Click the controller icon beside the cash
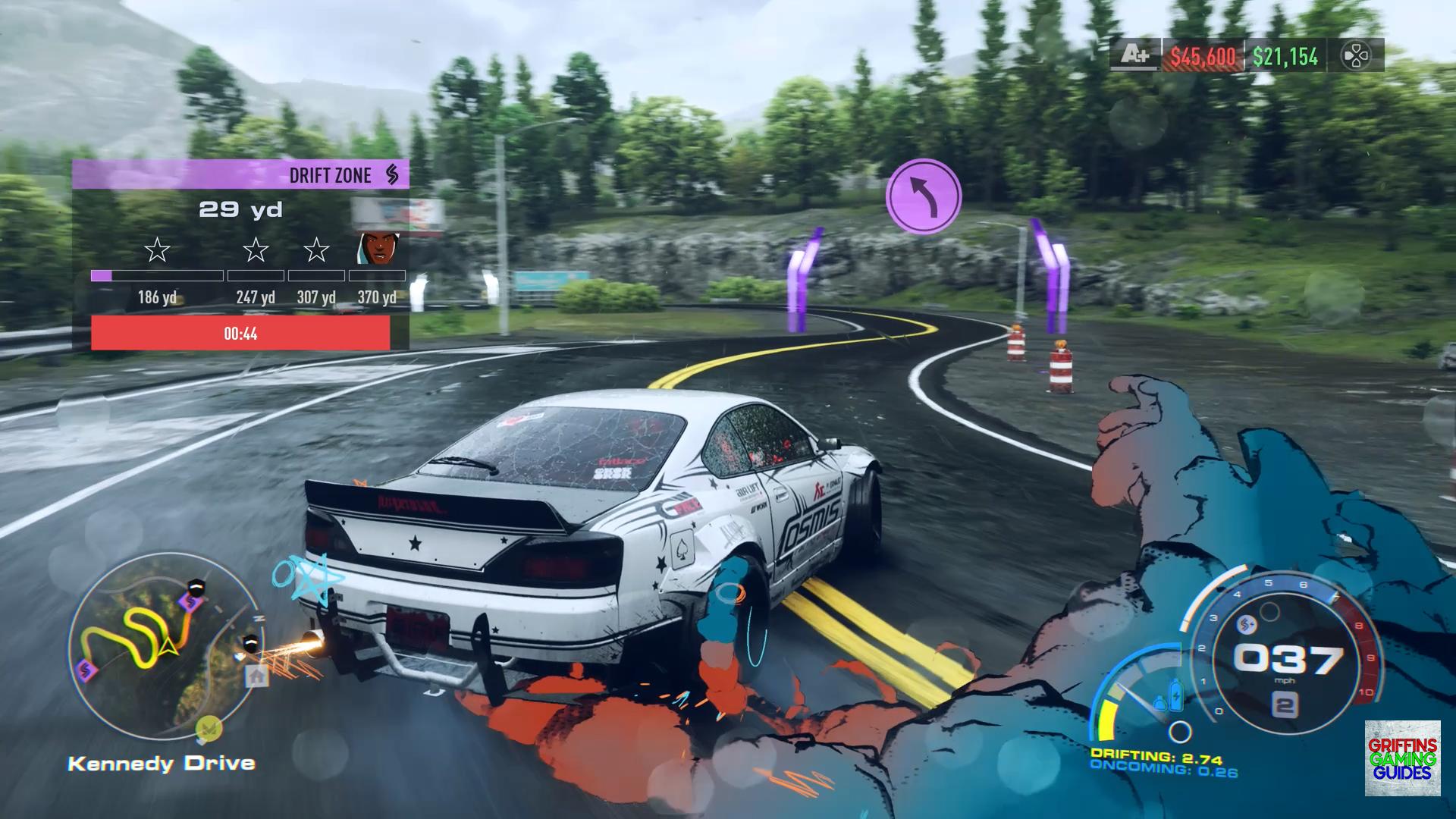 1355,56
